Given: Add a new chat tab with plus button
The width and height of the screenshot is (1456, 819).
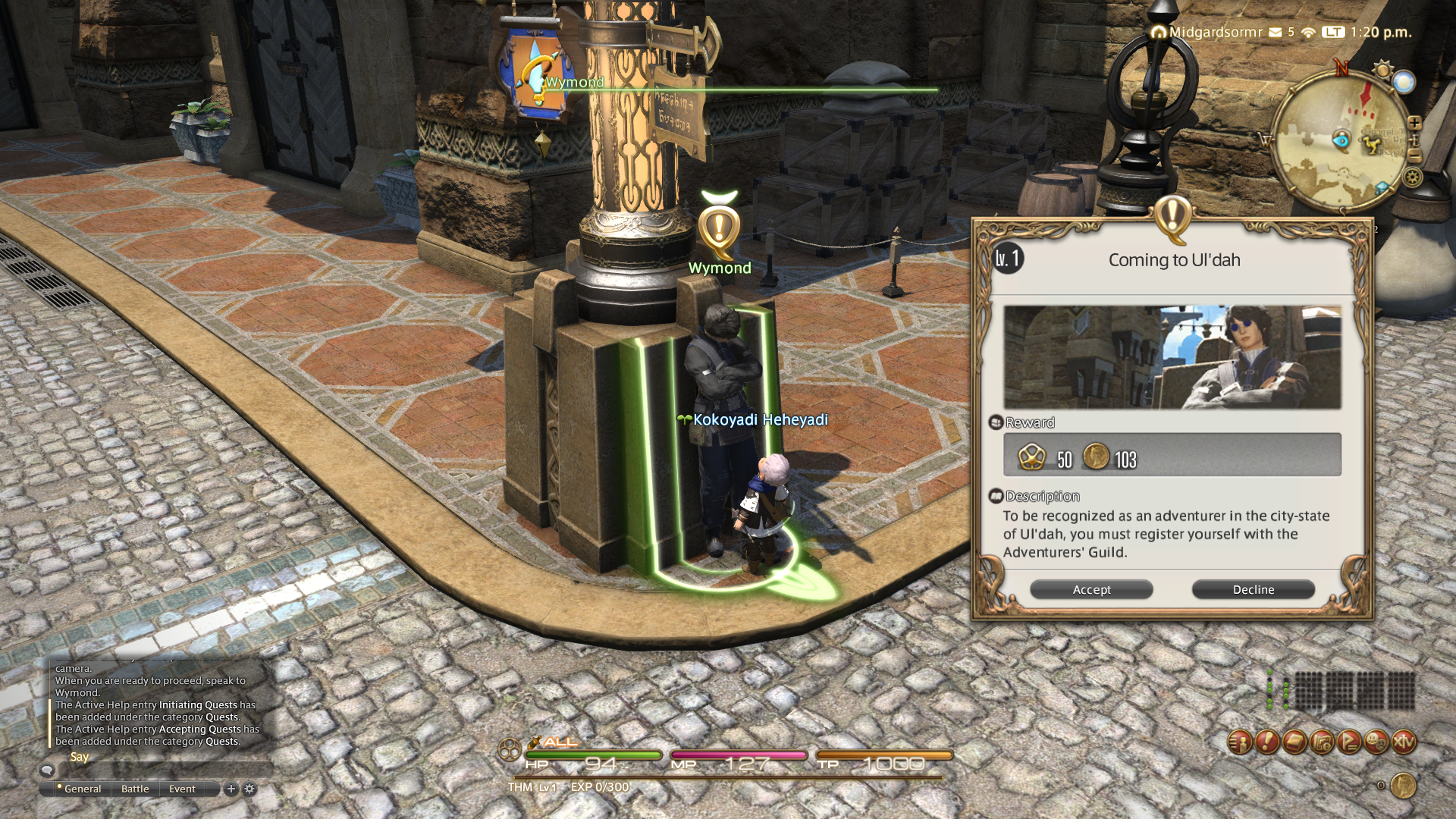Looking at the screenshot, I should [x=231, y=789].
